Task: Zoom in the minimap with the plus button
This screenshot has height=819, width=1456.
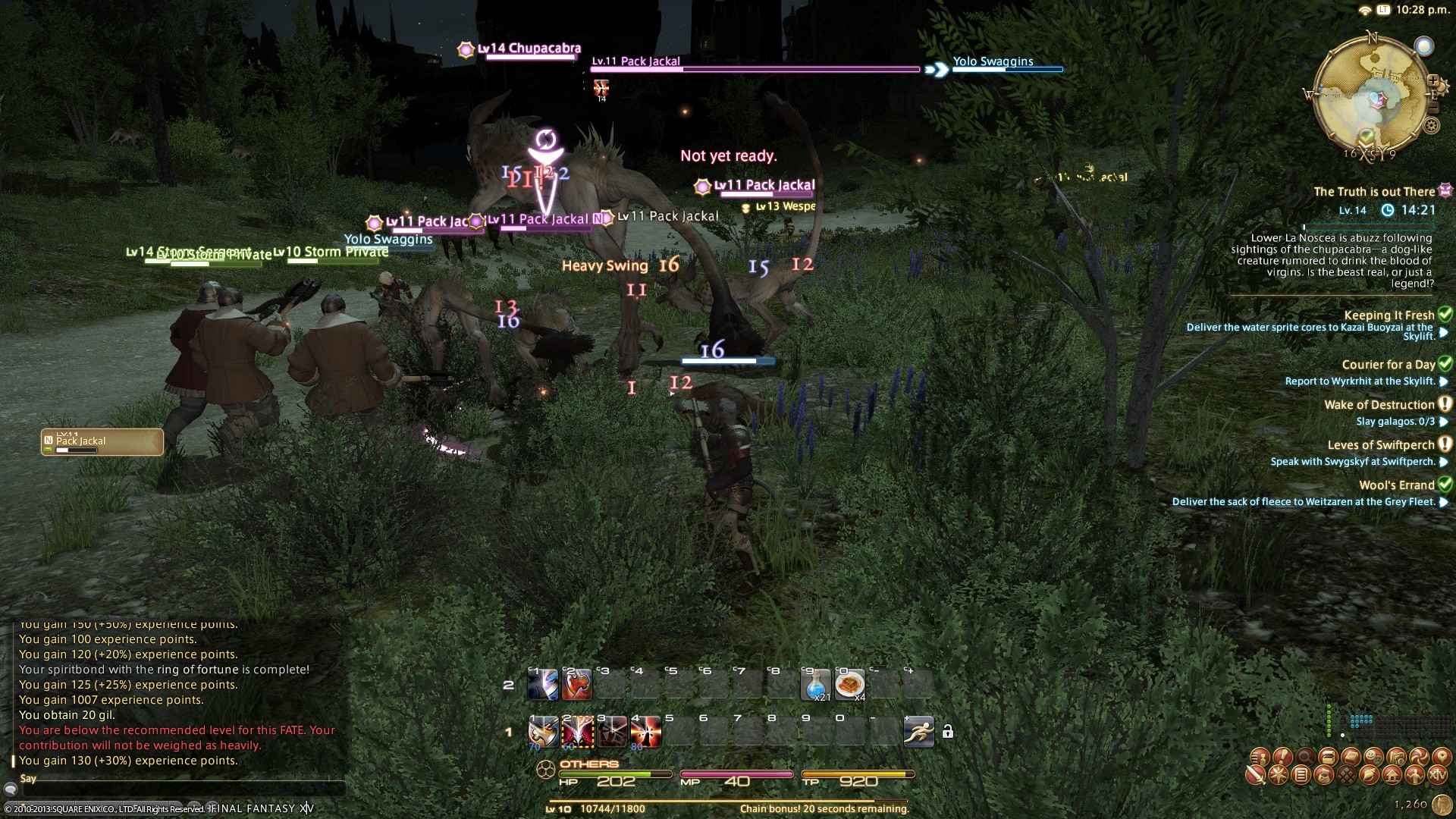Action: (x=1432, y=80)
